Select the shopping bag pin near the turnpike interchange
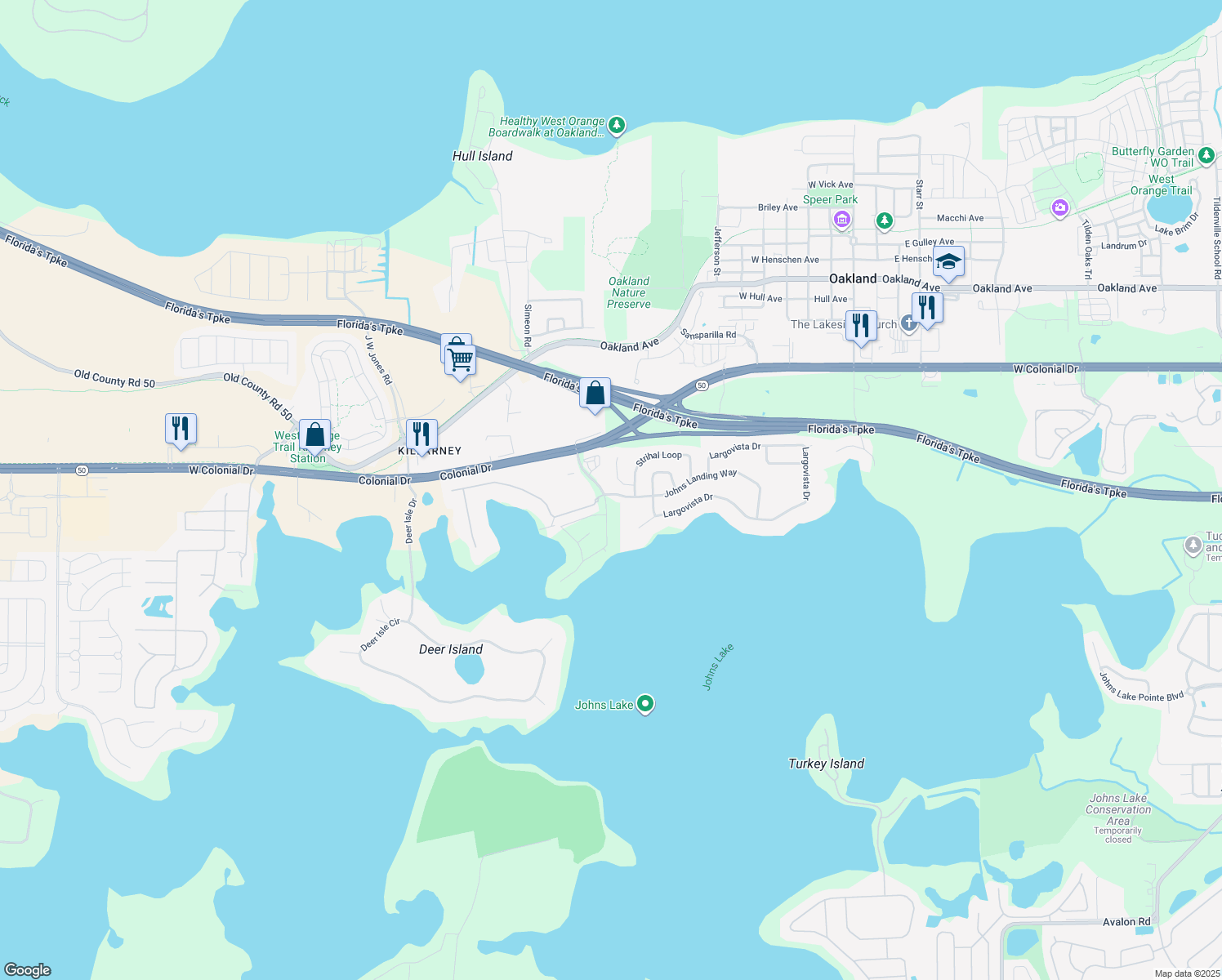Screen dimensions: 1222x980 [596, 394]
